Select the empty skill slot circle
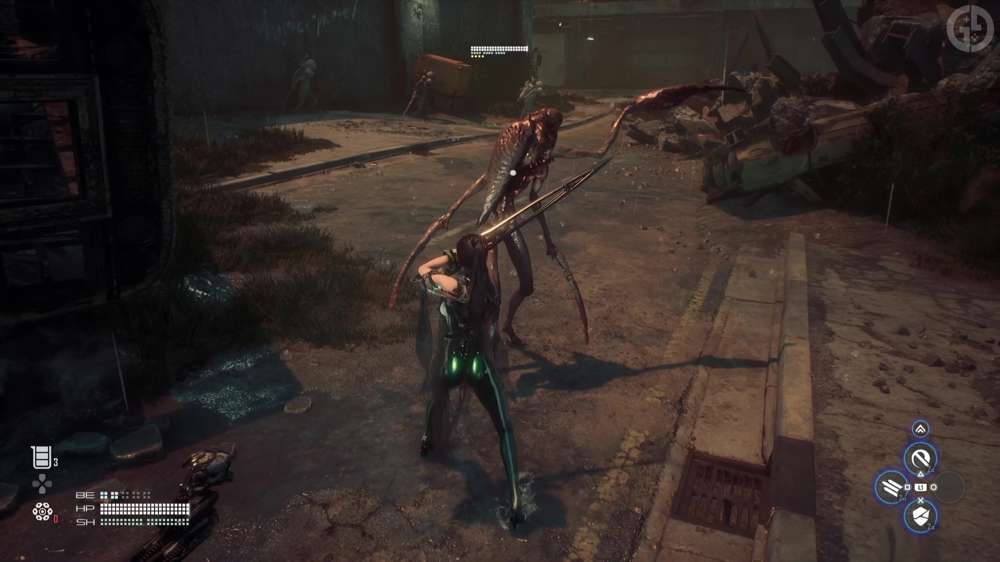Screen dimensions: 1000x562 (950, 487)
